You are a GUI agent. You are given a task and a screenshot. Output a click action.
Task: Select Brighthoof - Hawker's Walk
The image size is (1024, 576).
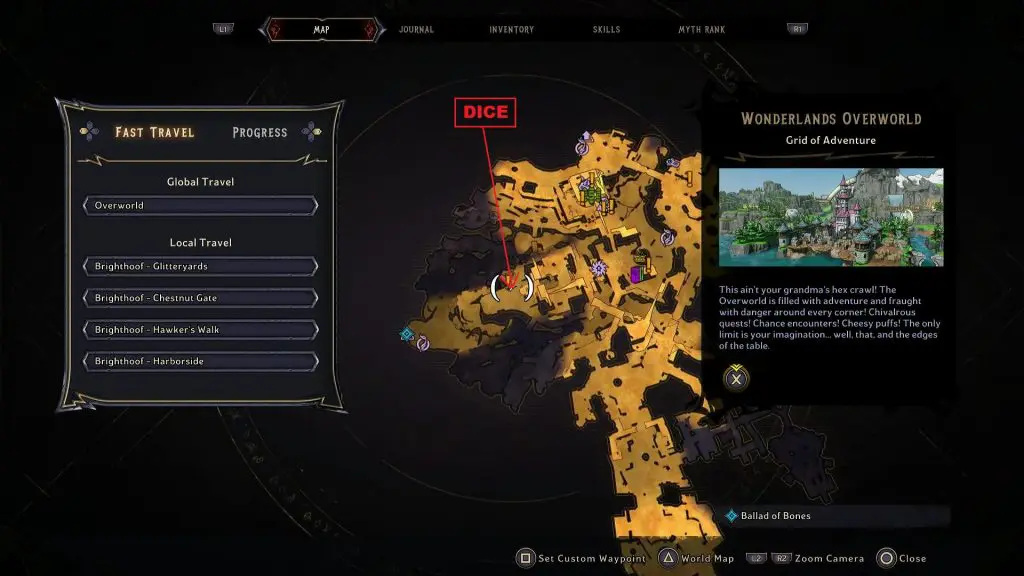pos(201,330)
